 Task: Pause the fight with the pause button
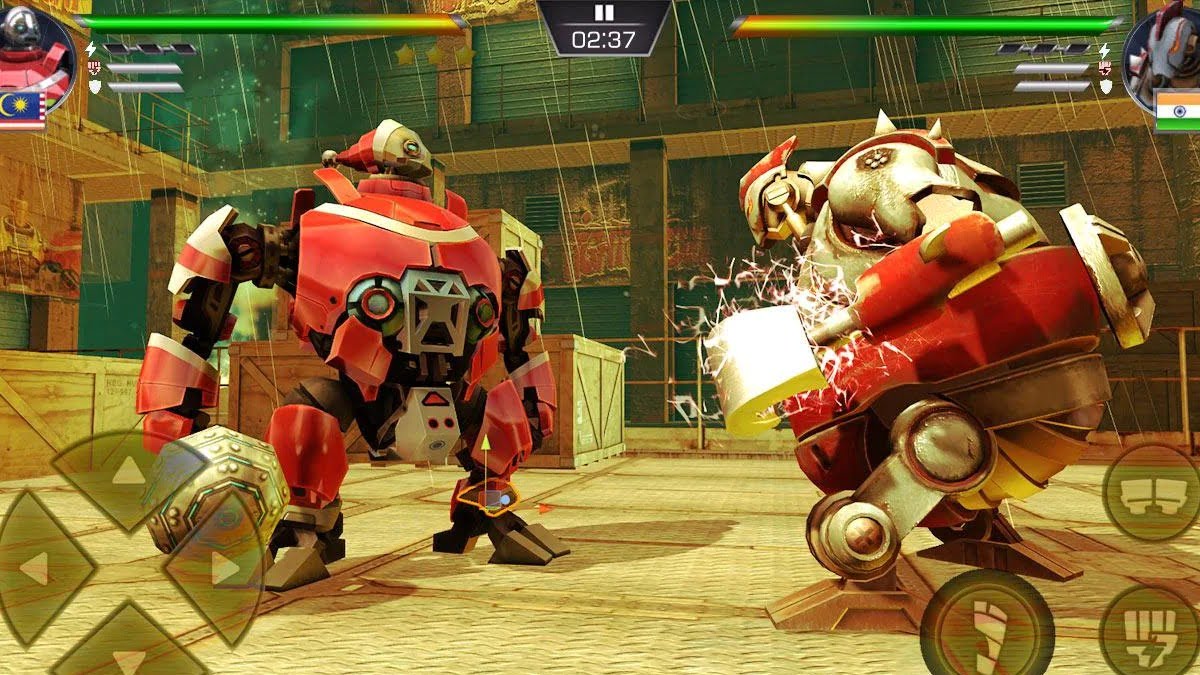(603, 13)
